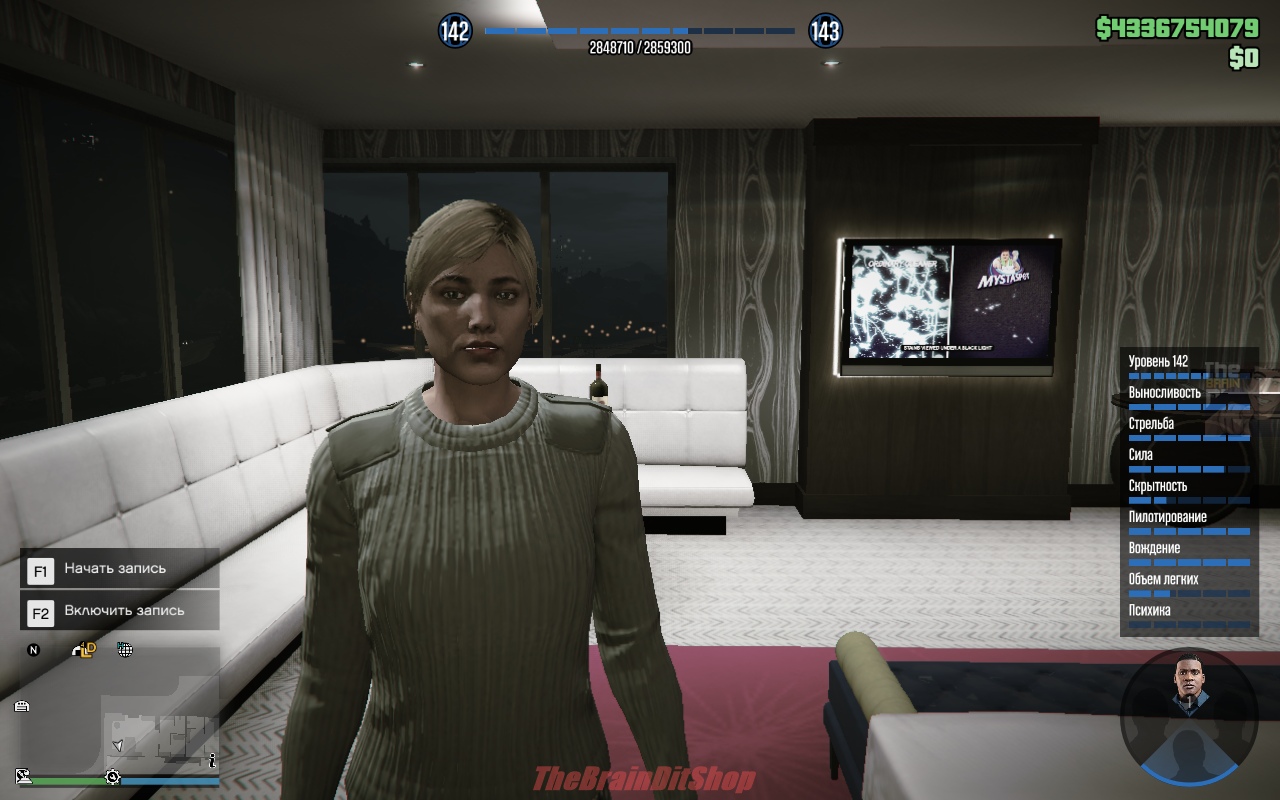Image resolution: width=1280 pixels, height=800 pixels.
Task: Select the garage blip on the minimap
Action: (85, 650)
